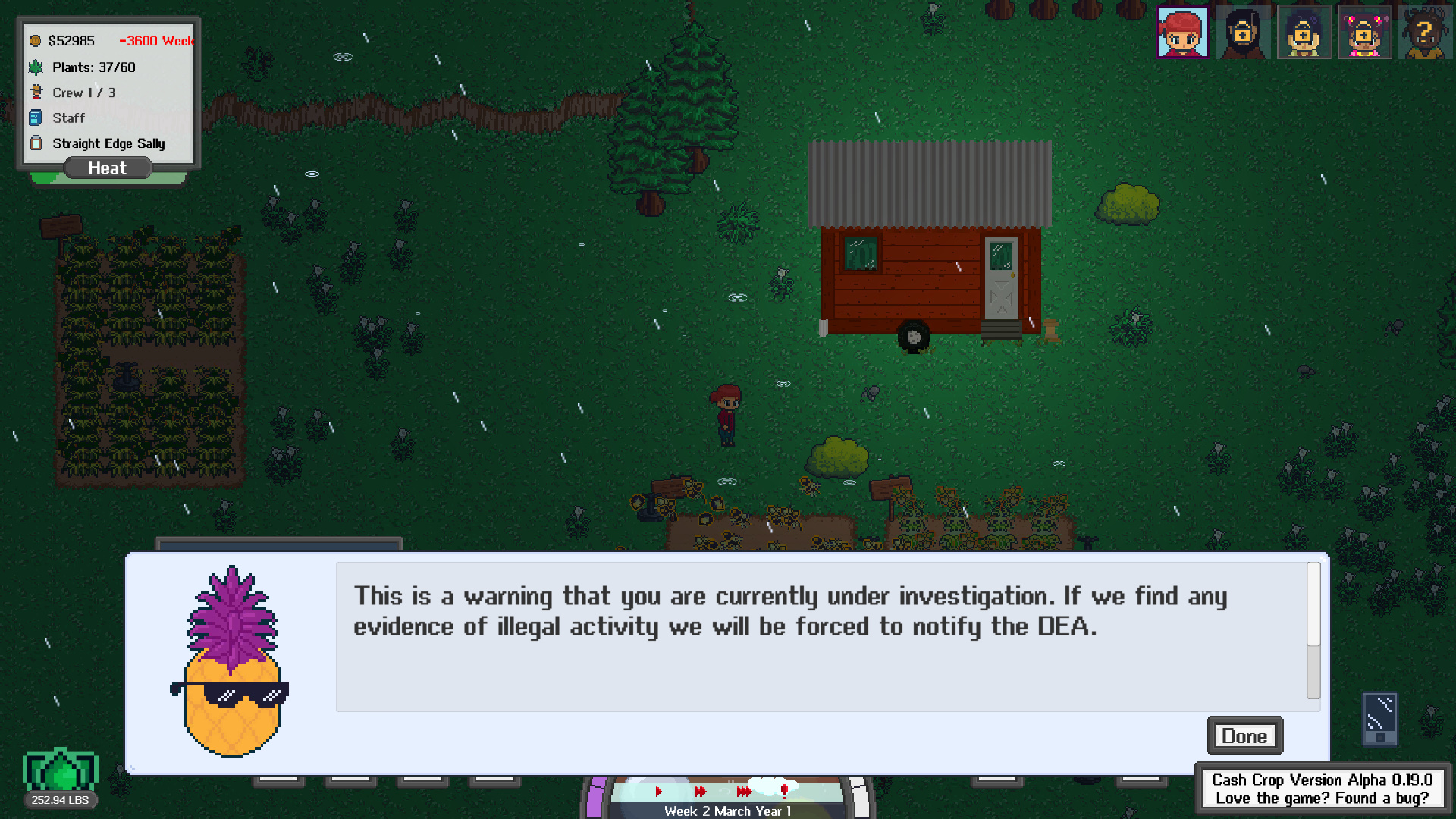Open Staff via the blue clipboard icon

click(x=35, y=118)
